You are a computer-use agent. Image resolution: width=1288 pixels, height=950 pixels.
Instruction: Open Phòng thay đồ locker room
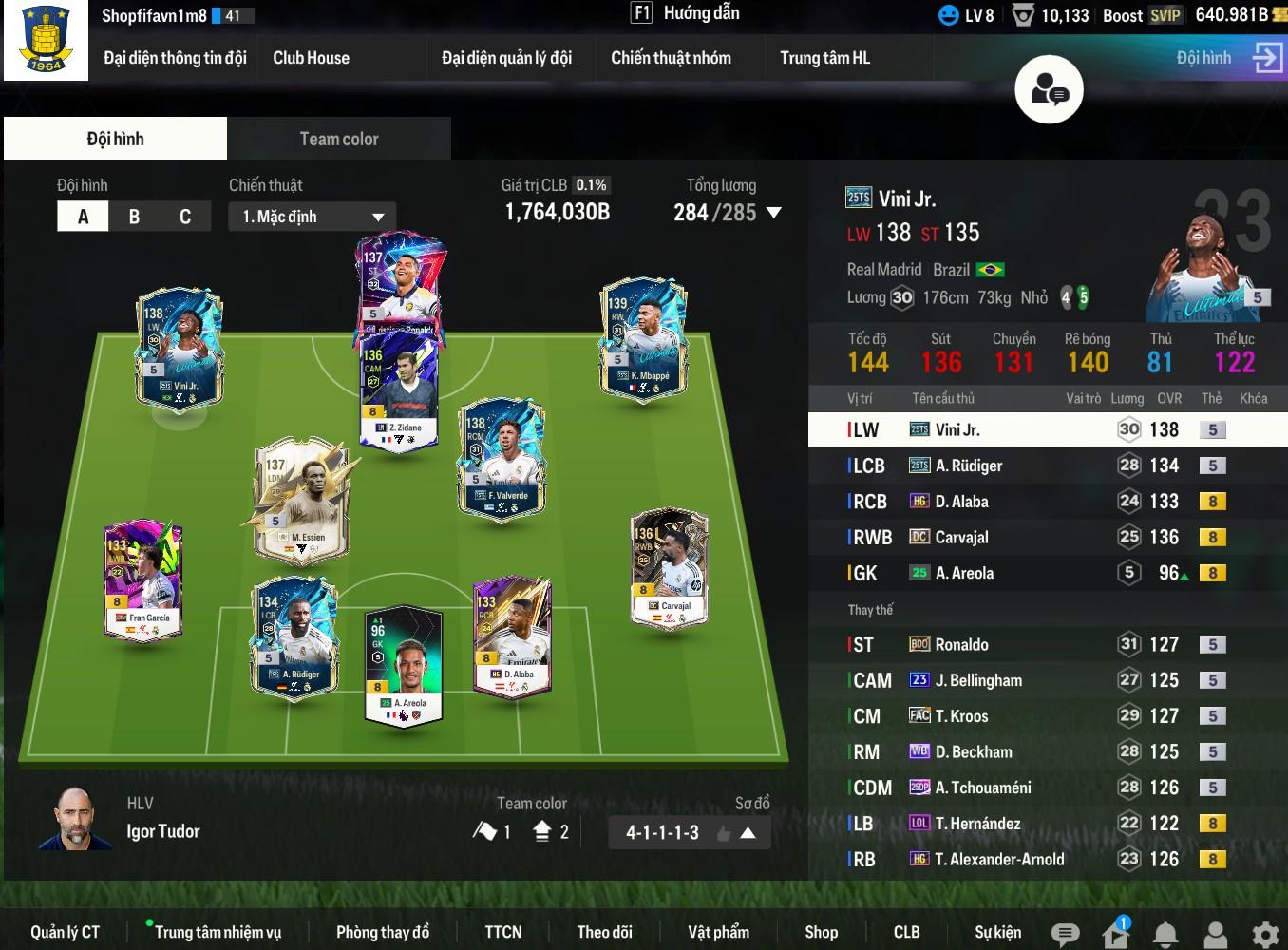coord(382,932)
